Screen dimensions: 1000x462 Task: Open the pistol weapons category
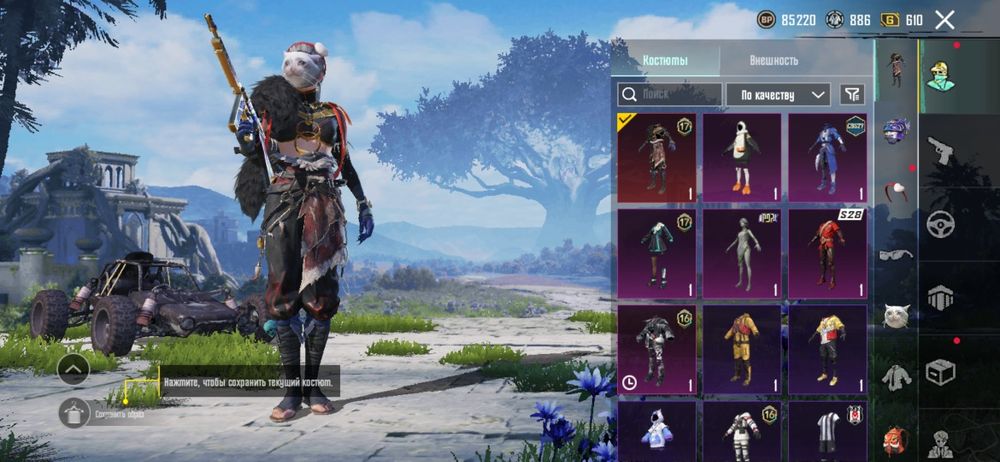coord(940,152)
